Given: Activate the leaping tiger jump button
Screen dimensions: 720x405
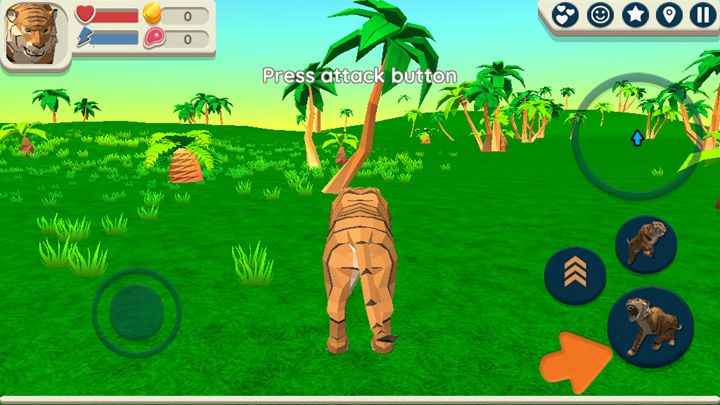Looking at the screenshot, I should 645,245.
